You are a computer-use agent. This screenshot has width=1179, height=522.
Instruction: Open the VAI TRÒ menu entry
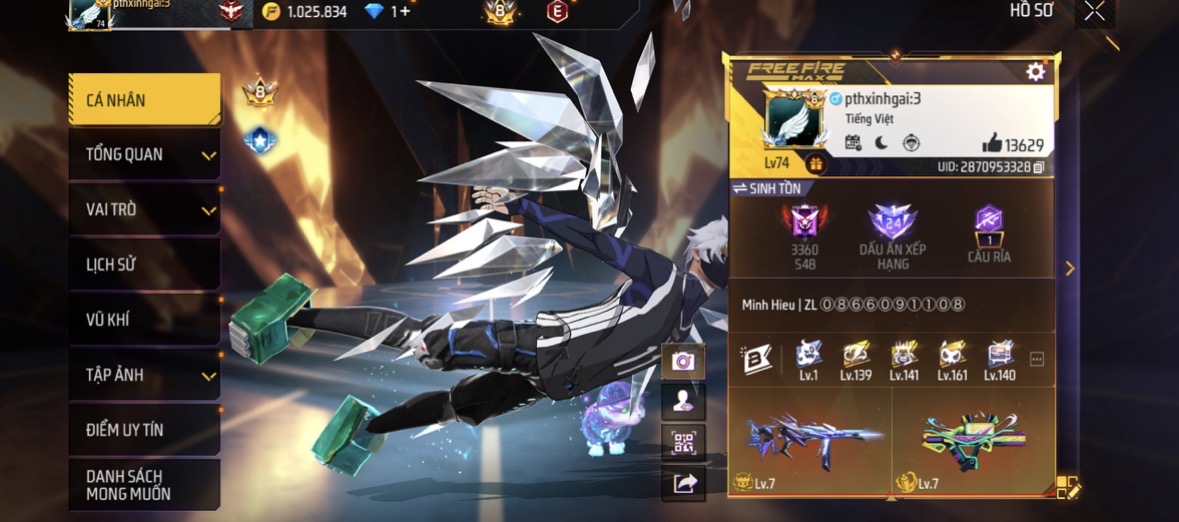tap(144, 210)
